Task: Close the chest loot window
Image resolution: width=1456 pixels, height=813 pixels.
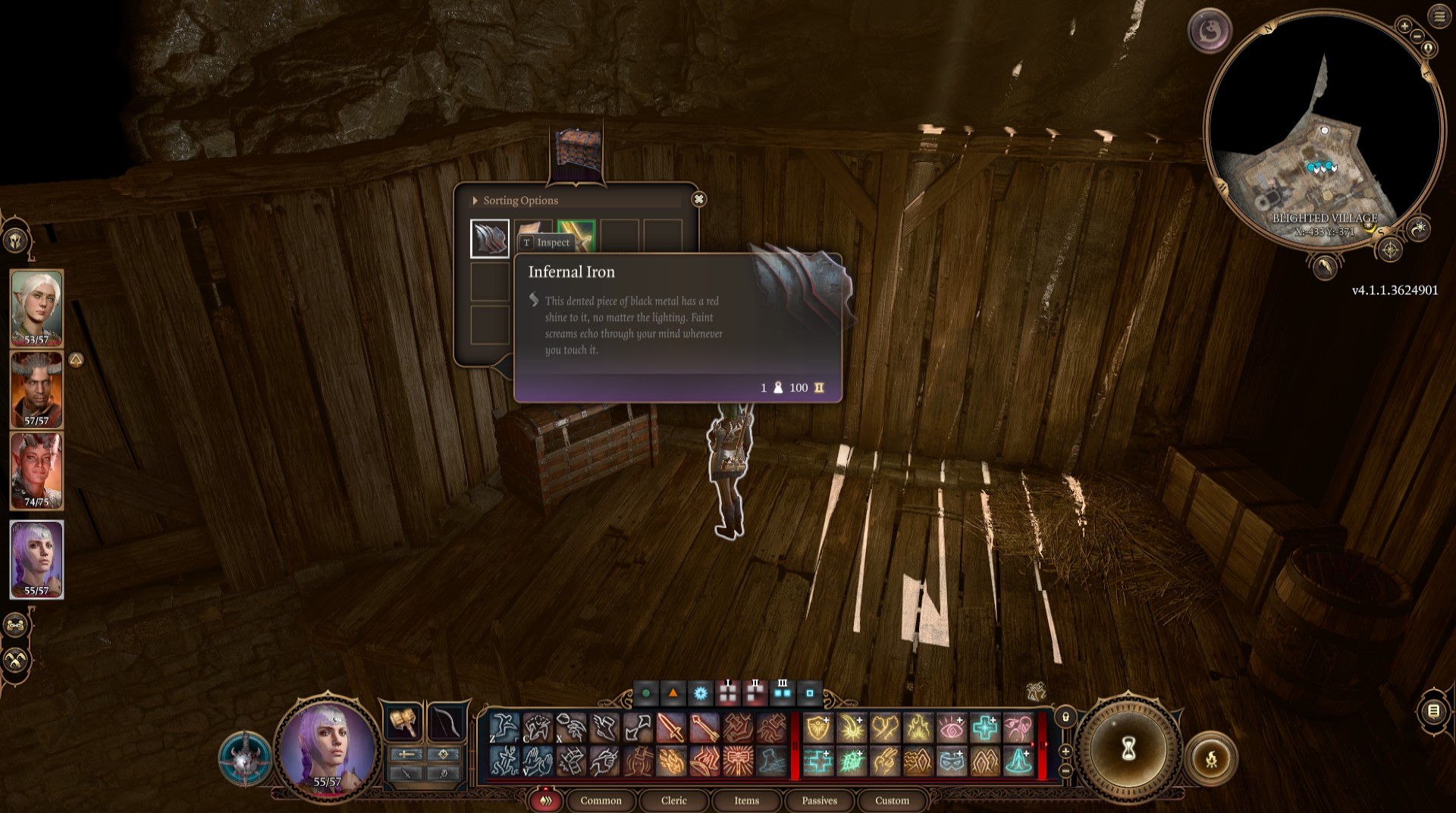Action: point(698,199)
